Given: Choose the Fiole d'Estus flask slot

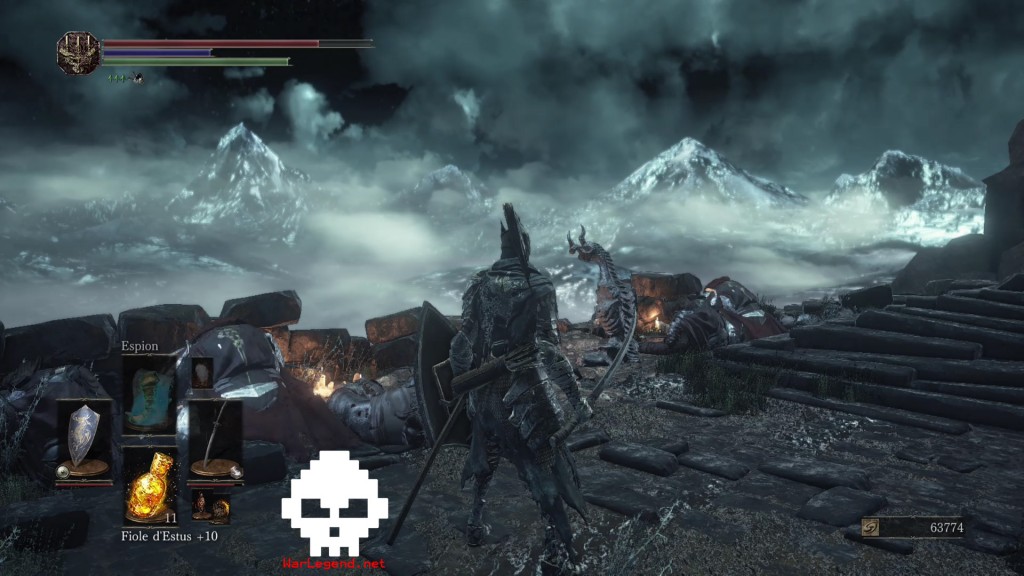Looking at the screenshot, I should coord(150,486).
